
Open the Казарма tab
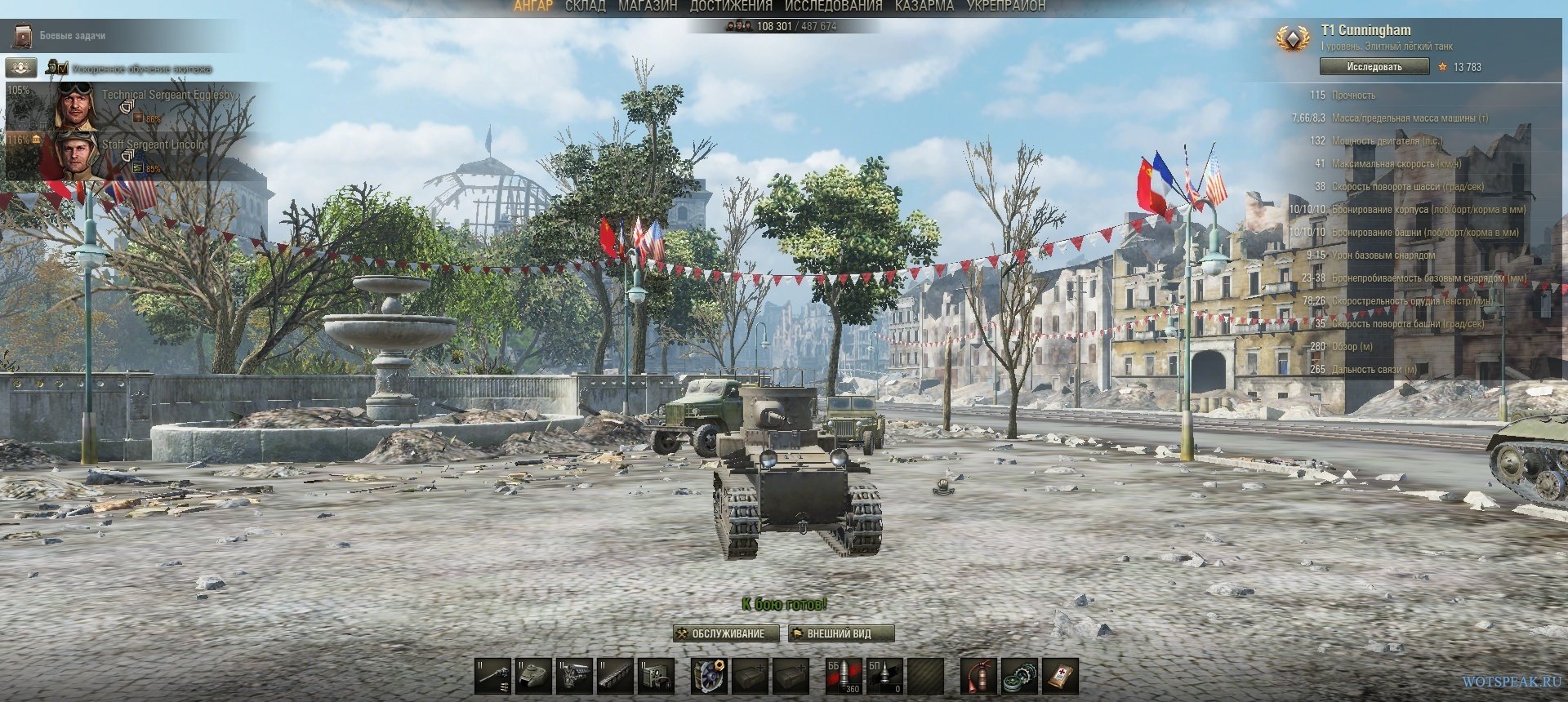[x=924, y=7]
